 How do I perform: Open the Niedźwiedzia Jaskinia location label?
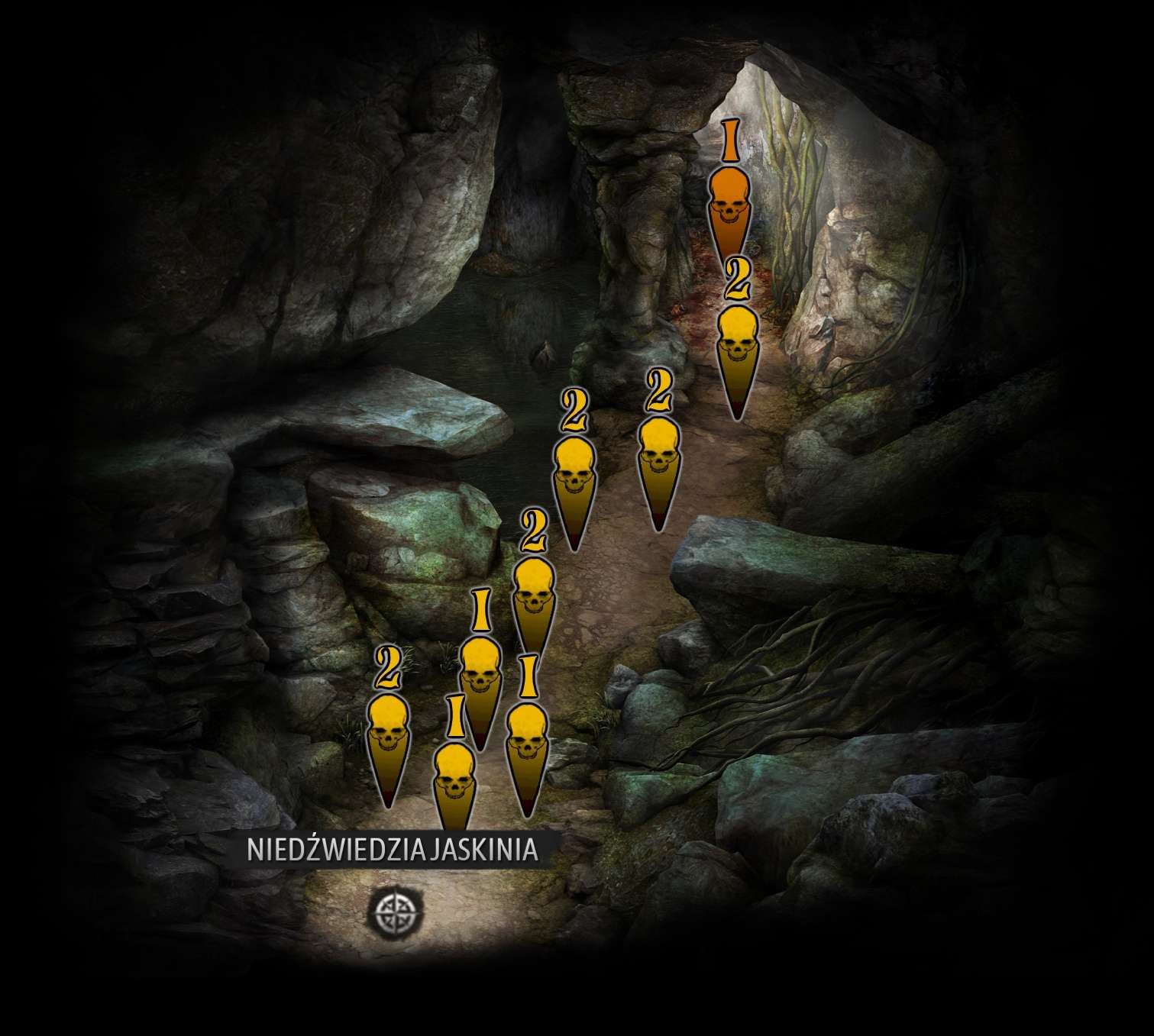[x=393, y=850]
